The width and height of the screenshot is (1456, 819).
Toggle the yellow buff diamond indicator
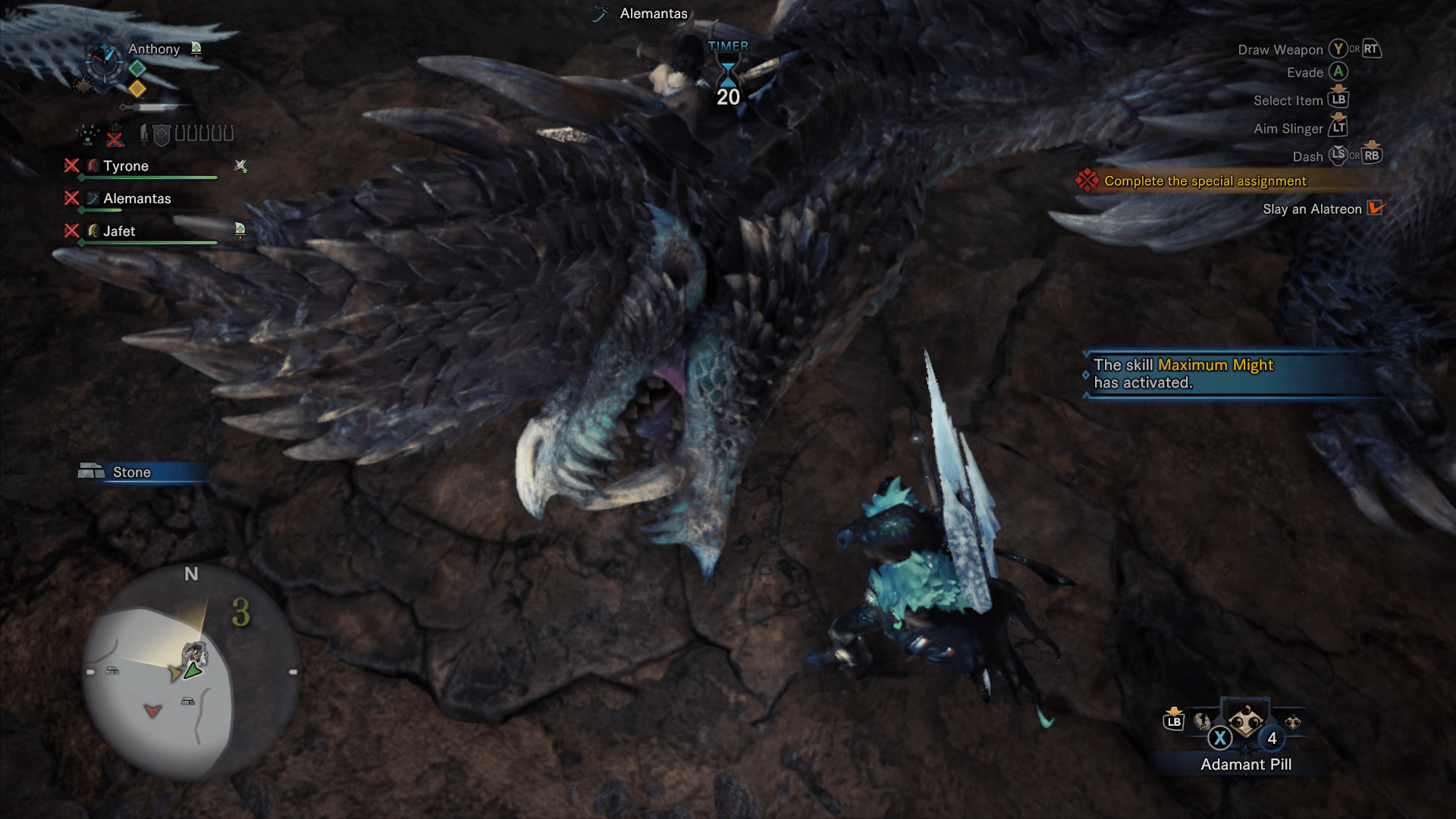tap(138, 89)
